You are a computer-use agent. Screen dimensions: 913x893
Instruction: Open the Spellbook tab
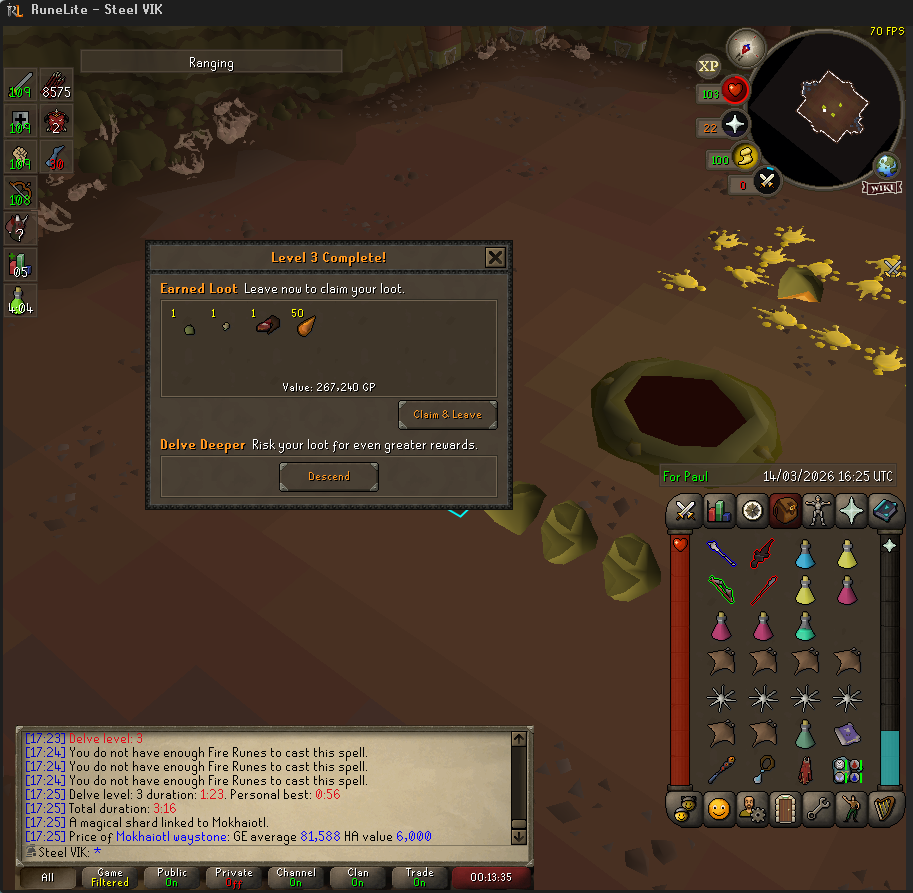(x=883, y=511)
